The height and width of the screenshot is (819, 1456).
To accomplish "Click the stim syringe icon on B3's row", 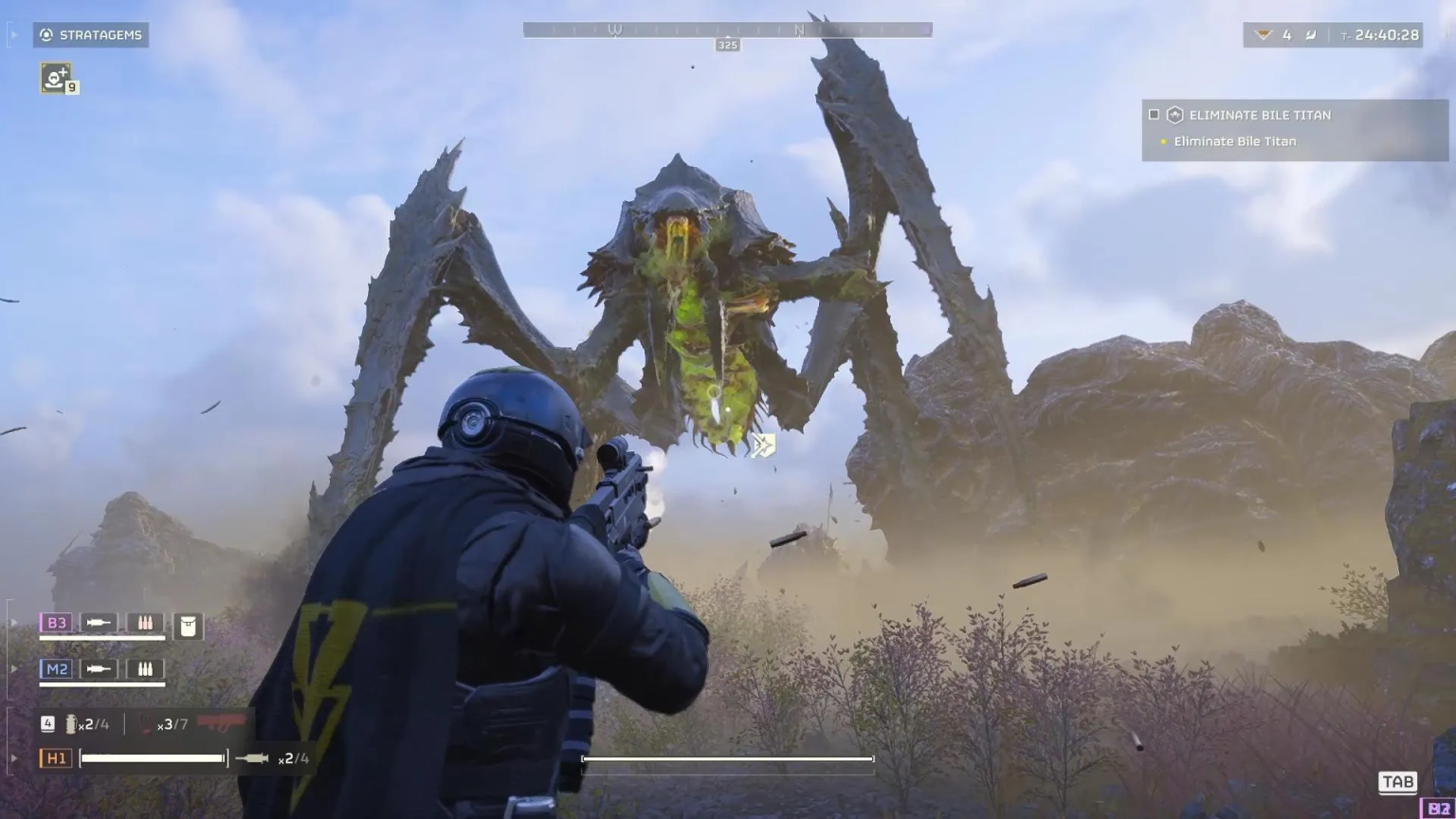I will 99,623.
